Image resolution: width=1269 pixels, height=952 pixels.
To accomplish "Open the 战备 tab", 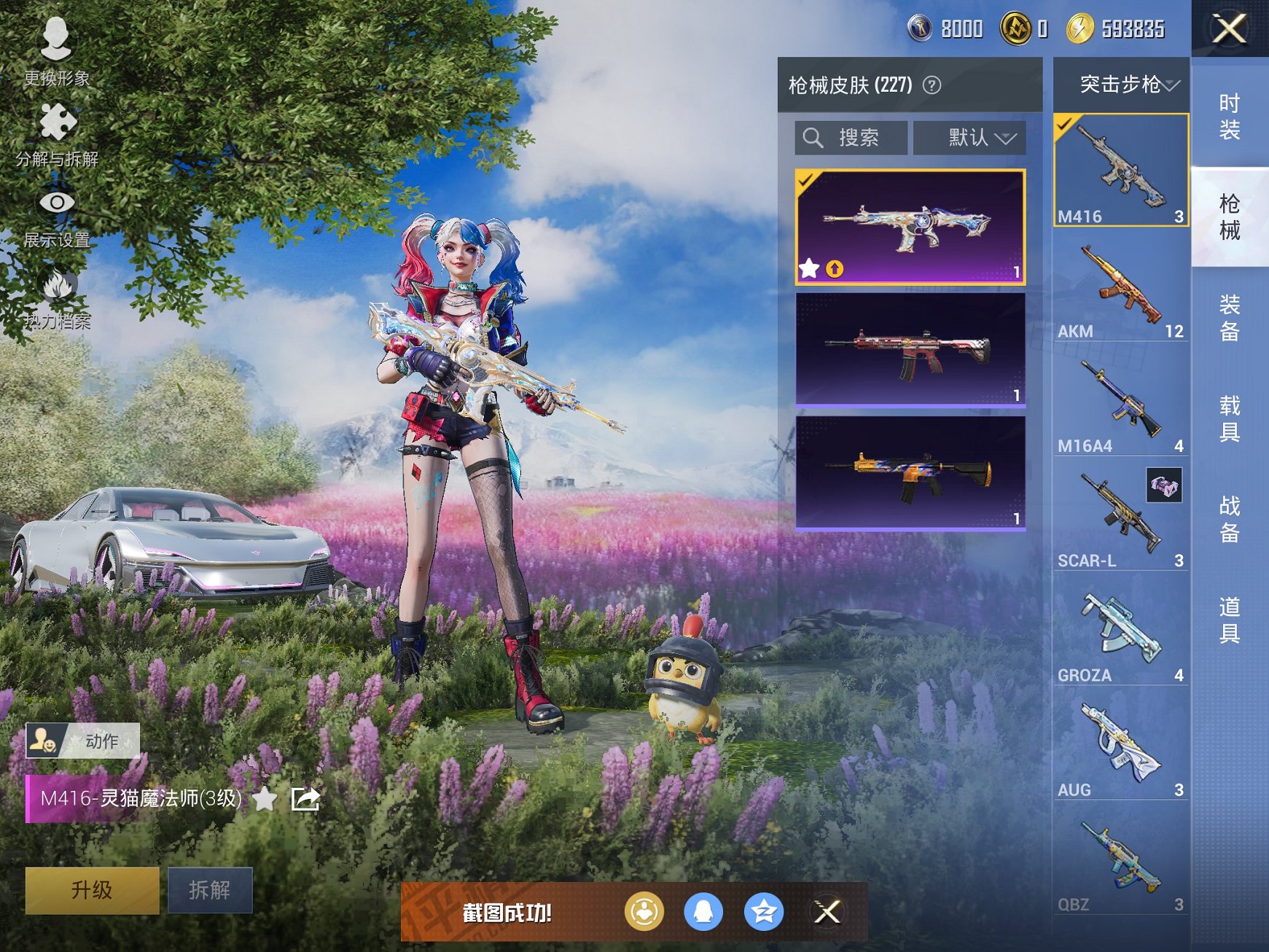I will coord(1229,519).
